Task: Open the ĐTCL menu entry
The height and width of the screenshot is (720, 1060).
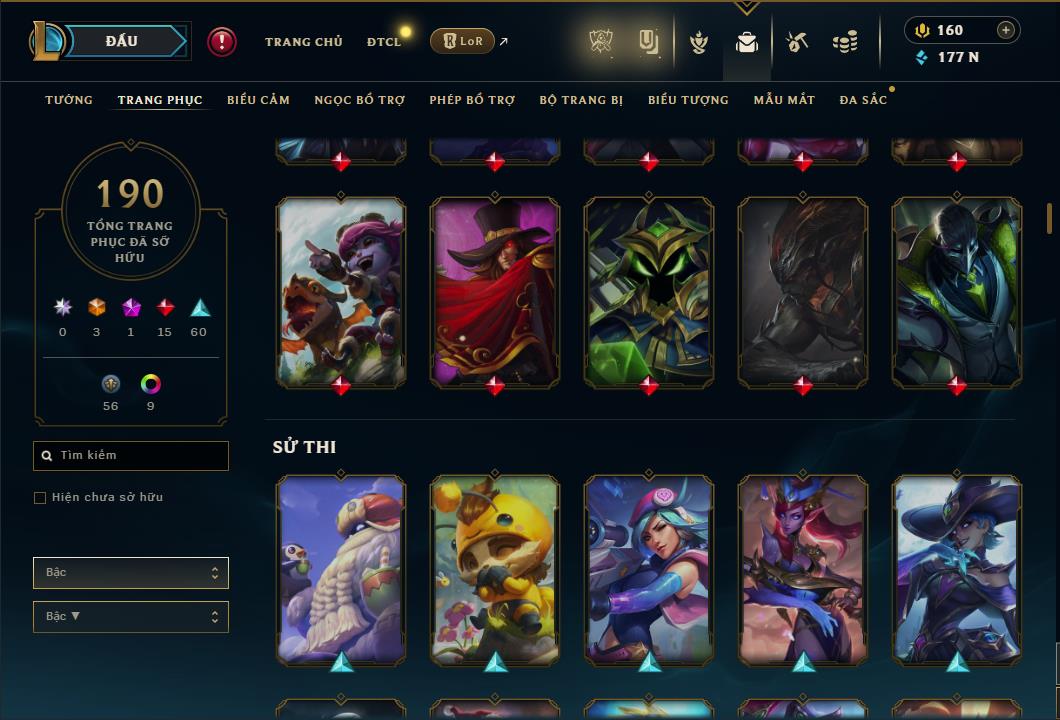Action: click(x=384, y=42)
